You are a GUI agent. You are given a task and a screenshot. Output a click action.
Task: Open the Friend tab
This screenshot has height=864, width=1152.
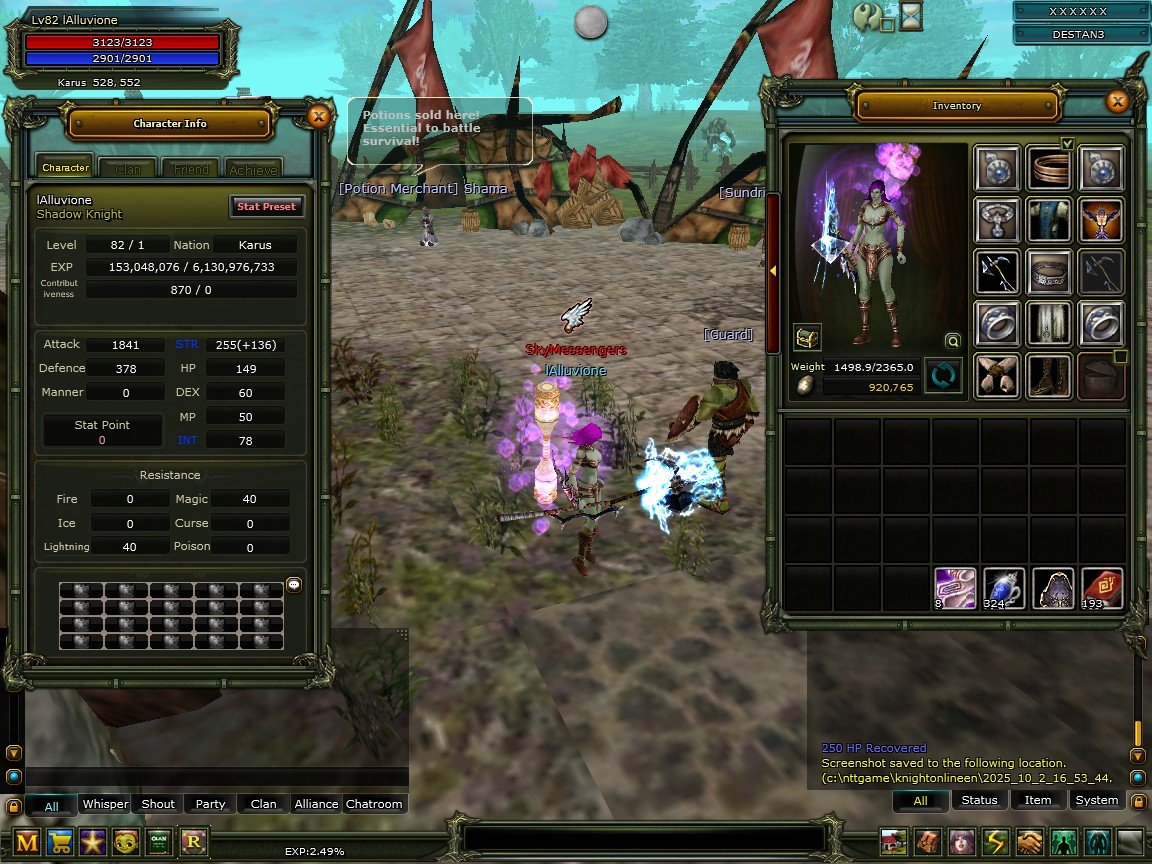click(x=191, y=170)
